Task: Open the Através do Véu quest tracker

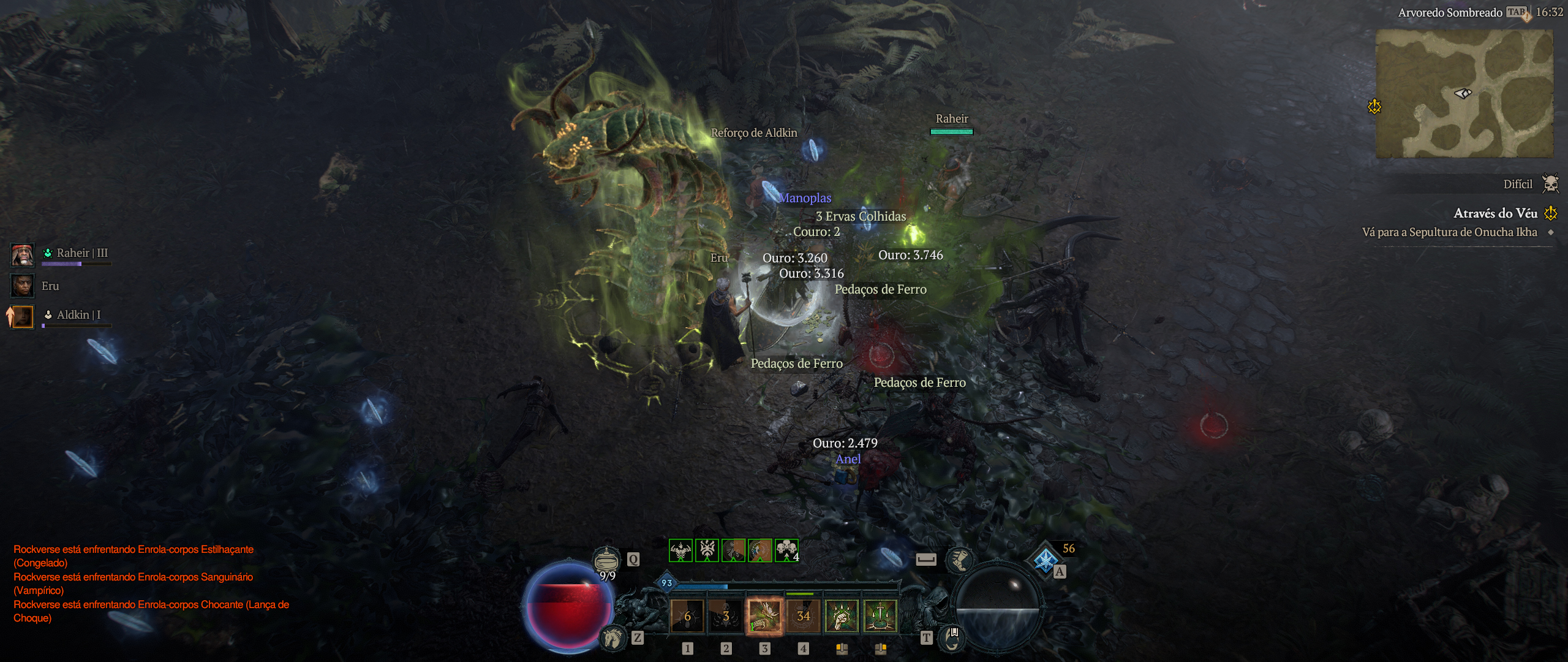Action: [x=1495, y=213]
